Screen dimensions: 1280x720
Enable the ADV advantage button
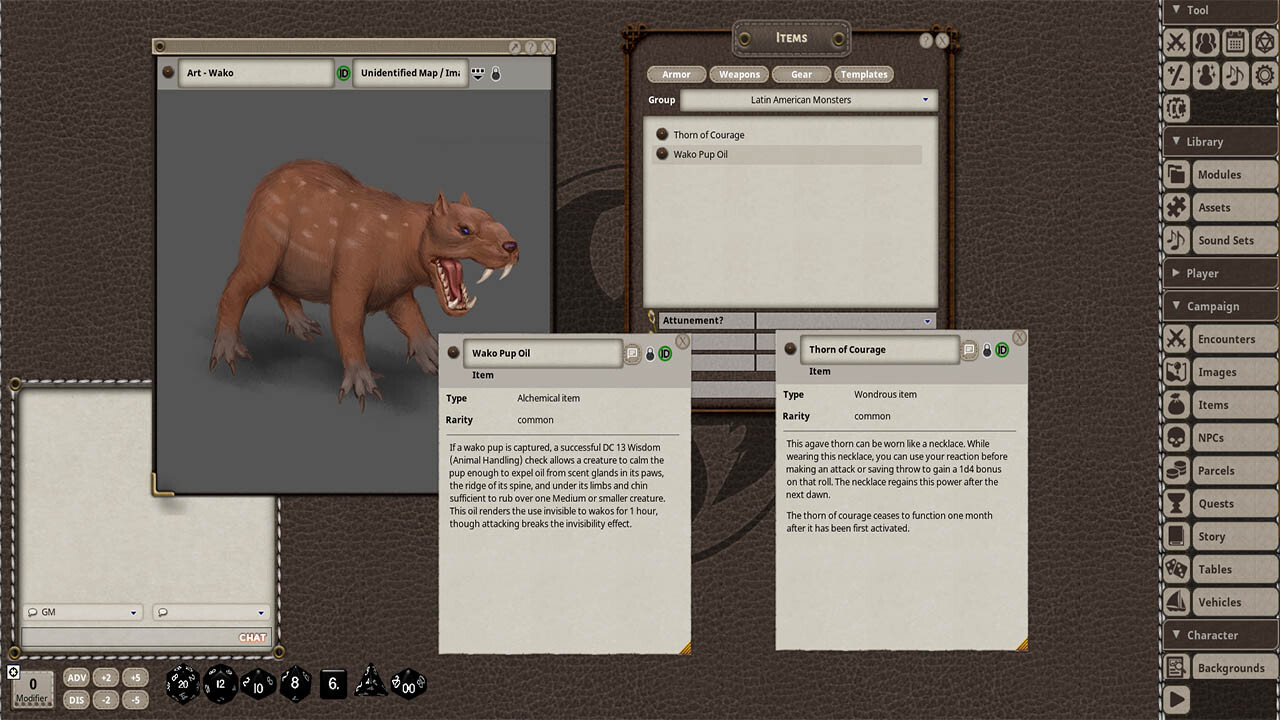click(76, 677)
